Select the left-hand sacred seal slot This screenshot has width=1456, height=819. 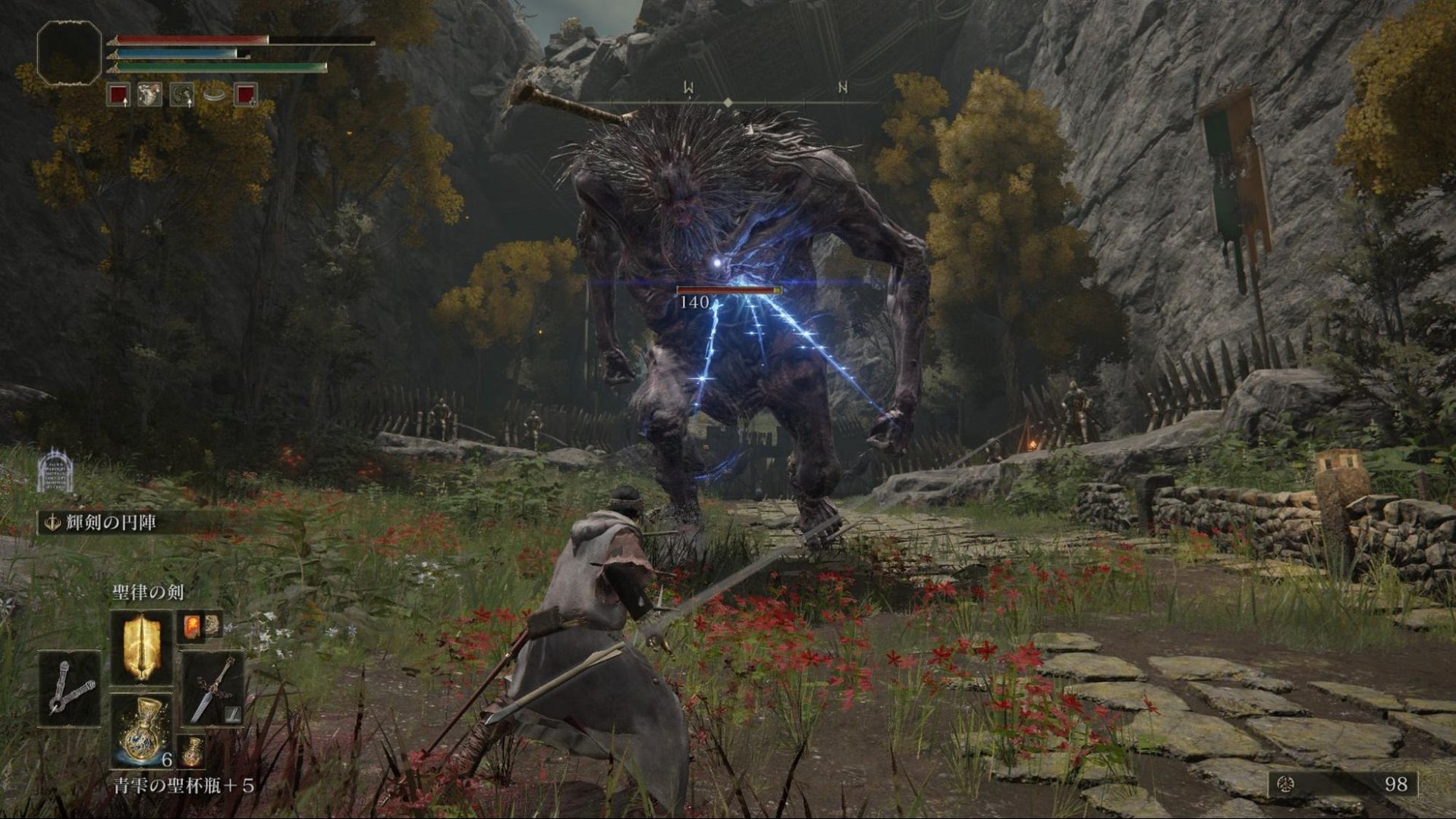coord(69,688)
